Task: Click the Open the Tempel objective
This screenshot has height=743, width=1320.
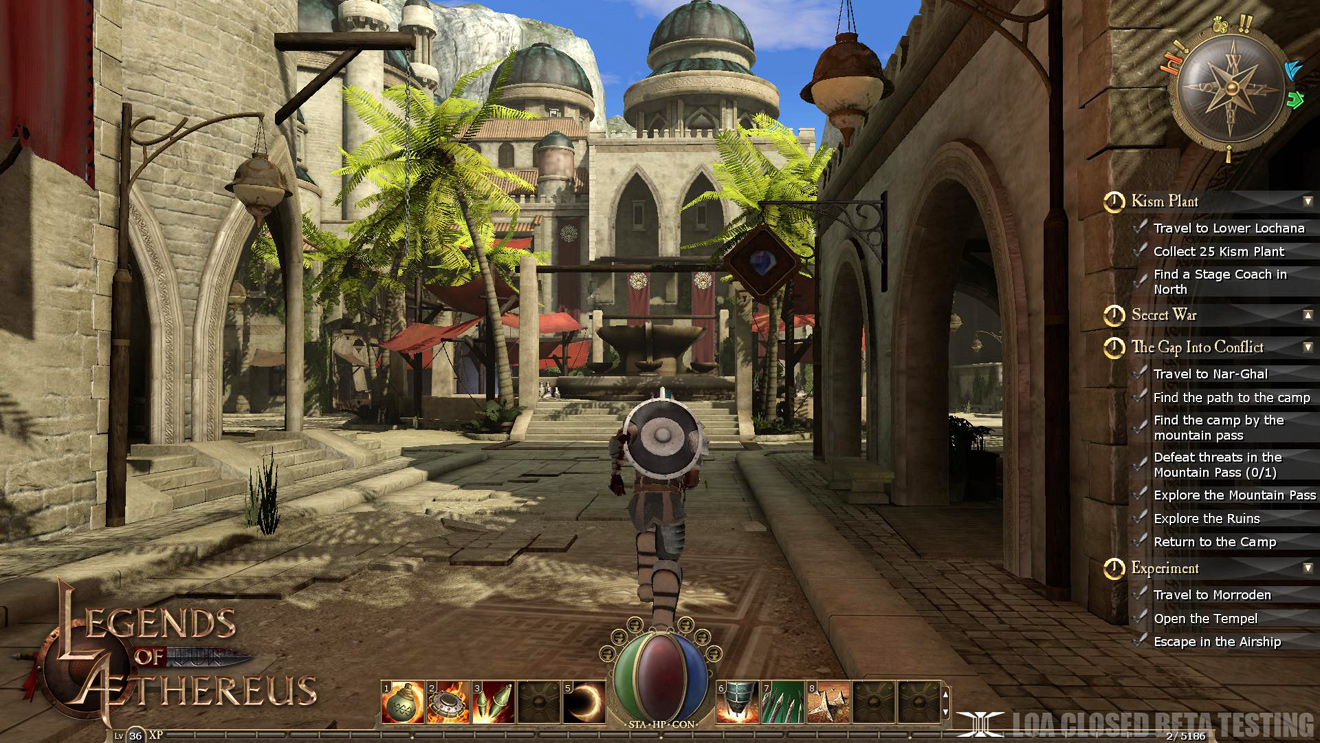Action: (x=1205, y=619)
